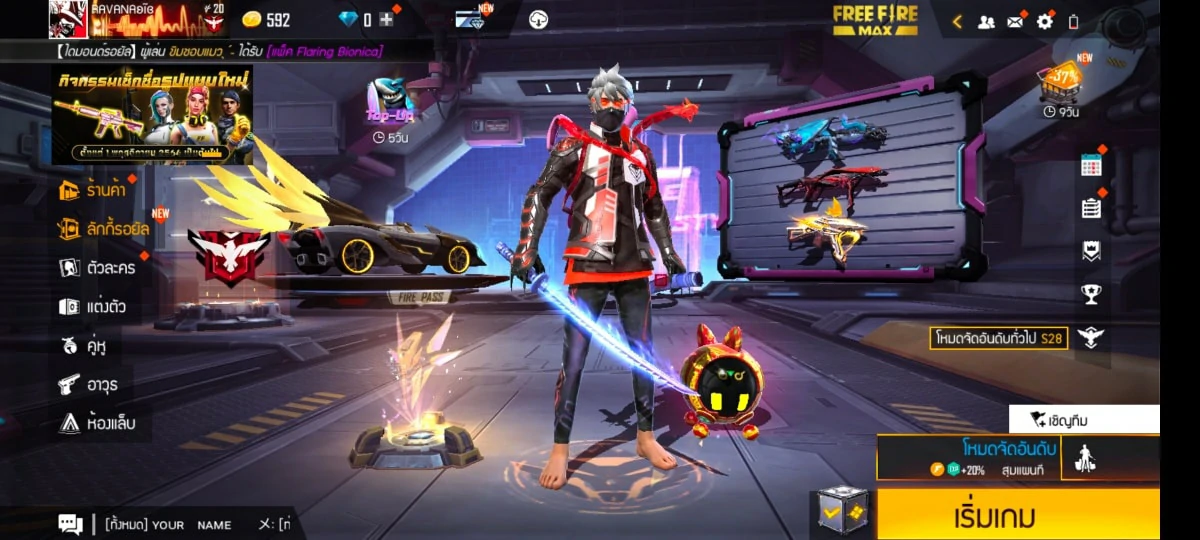Open the friends list icon

coord(986,21)
